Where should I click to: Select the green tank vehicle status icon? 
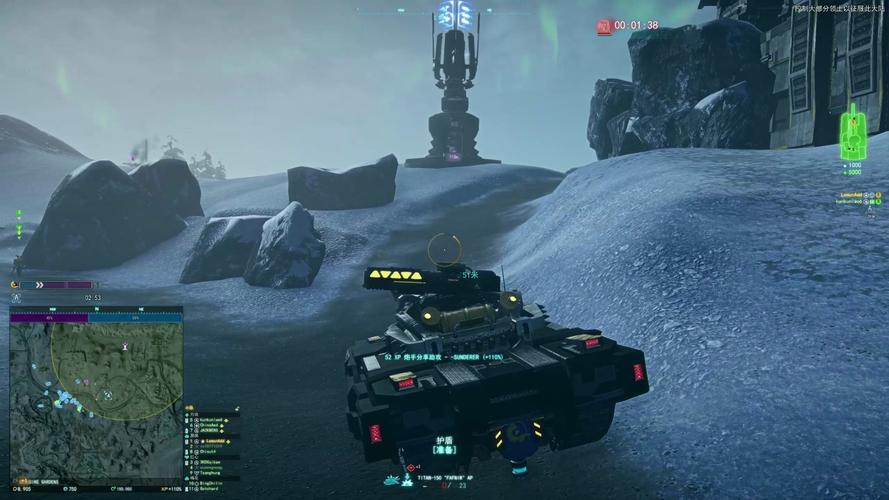(853, 127)
